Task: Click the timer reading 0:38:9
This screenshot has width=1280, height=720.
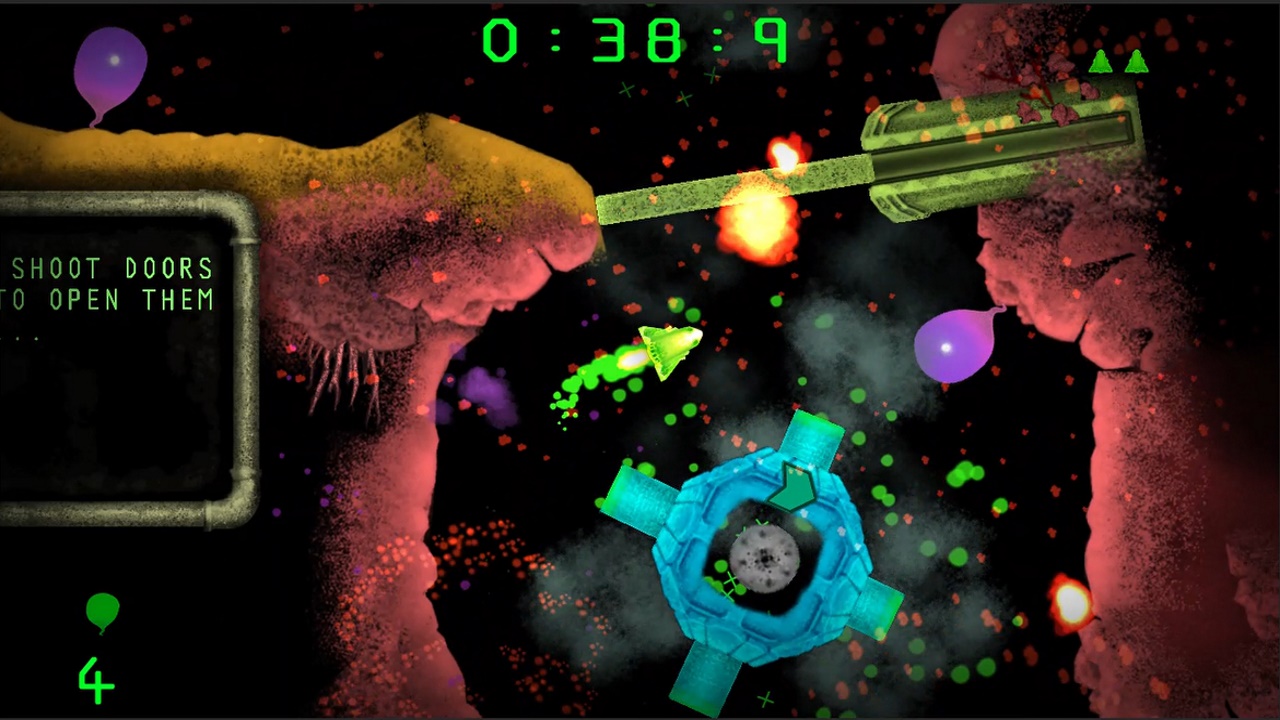Action: click(x=637, y=40)
